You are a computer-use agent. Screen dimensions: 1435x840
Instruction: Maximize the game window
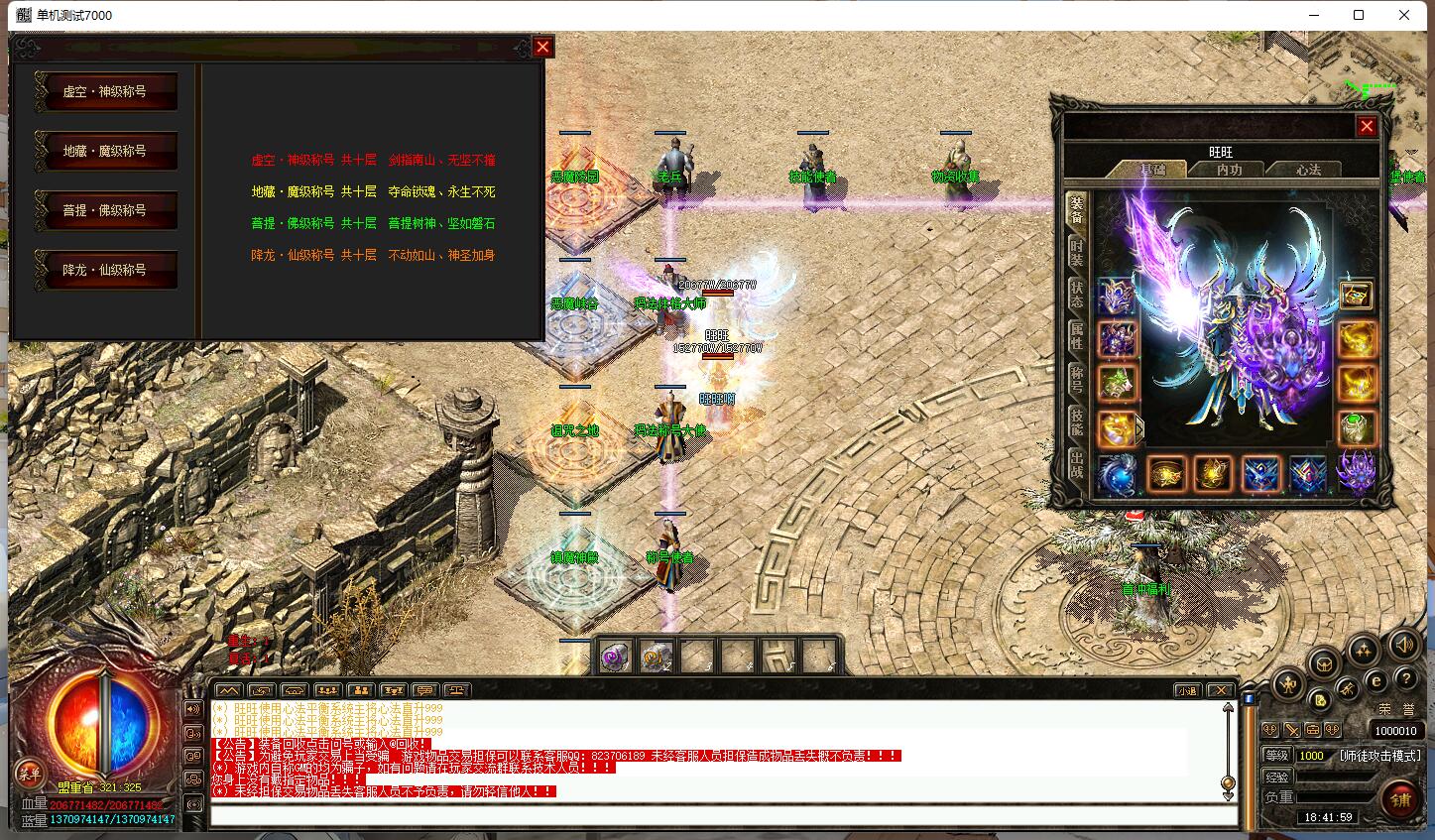point(1359,15)
